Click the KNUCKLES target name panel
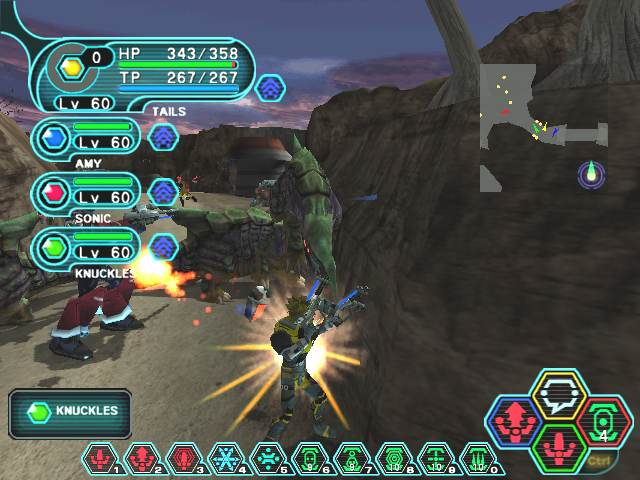Image resolution: width=640 pixels, height=480 pixels. pyautogui.click(x=72, y=411)
